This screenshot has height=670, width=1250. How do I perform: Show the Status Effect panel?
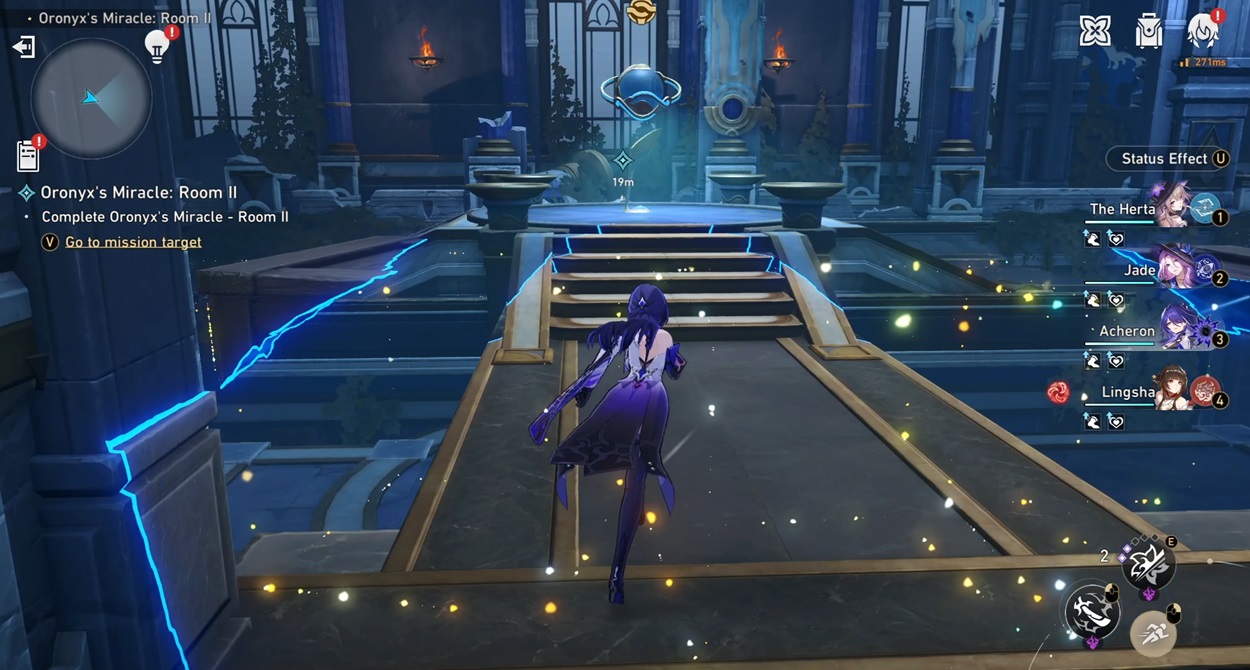1167,158
